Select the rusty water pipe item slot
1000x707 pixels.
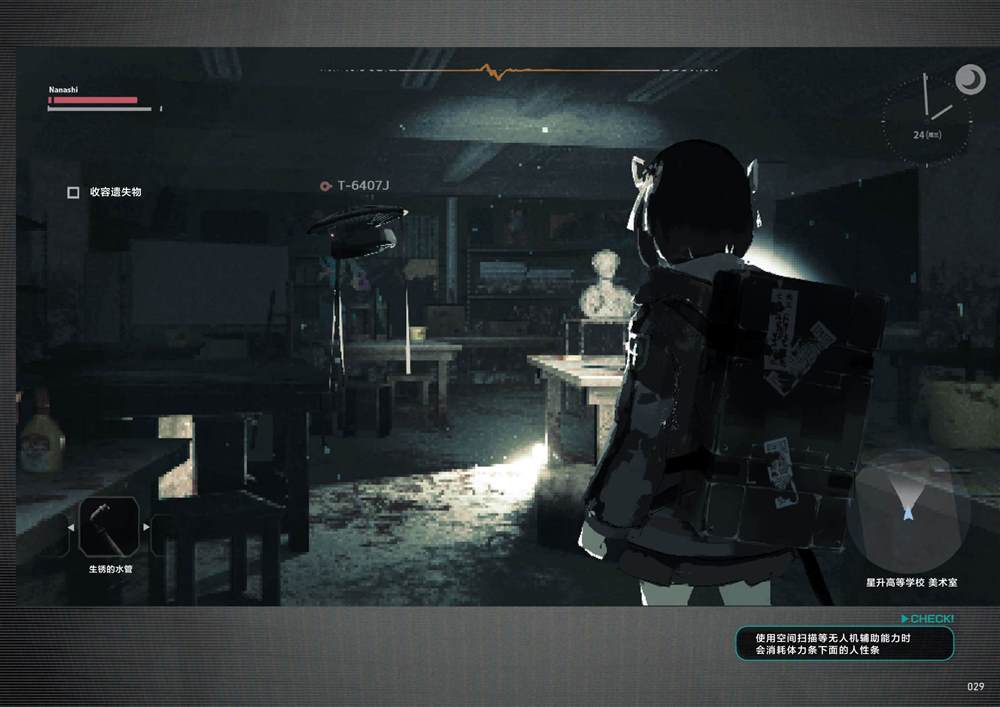coord(109,526)
